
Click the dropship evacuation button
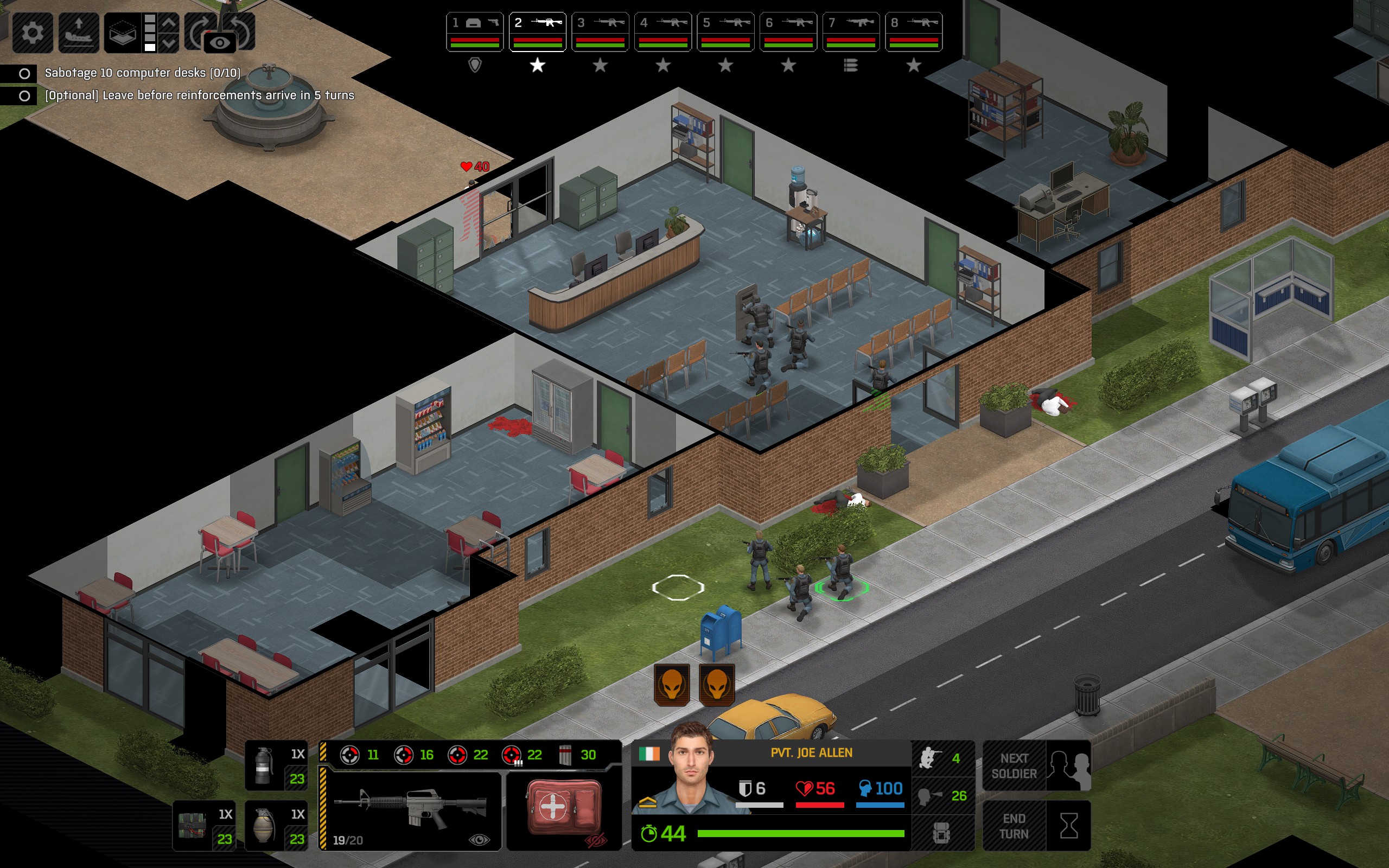[x=79, y=32]
